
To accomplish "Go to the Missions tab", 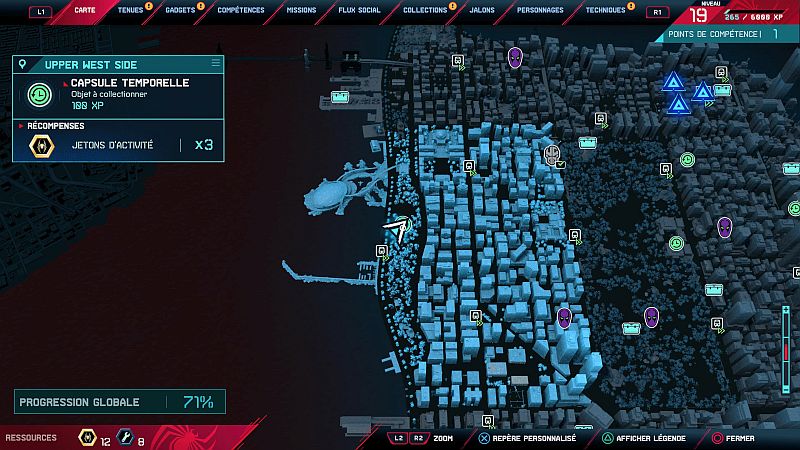I will tap(300, 11).
